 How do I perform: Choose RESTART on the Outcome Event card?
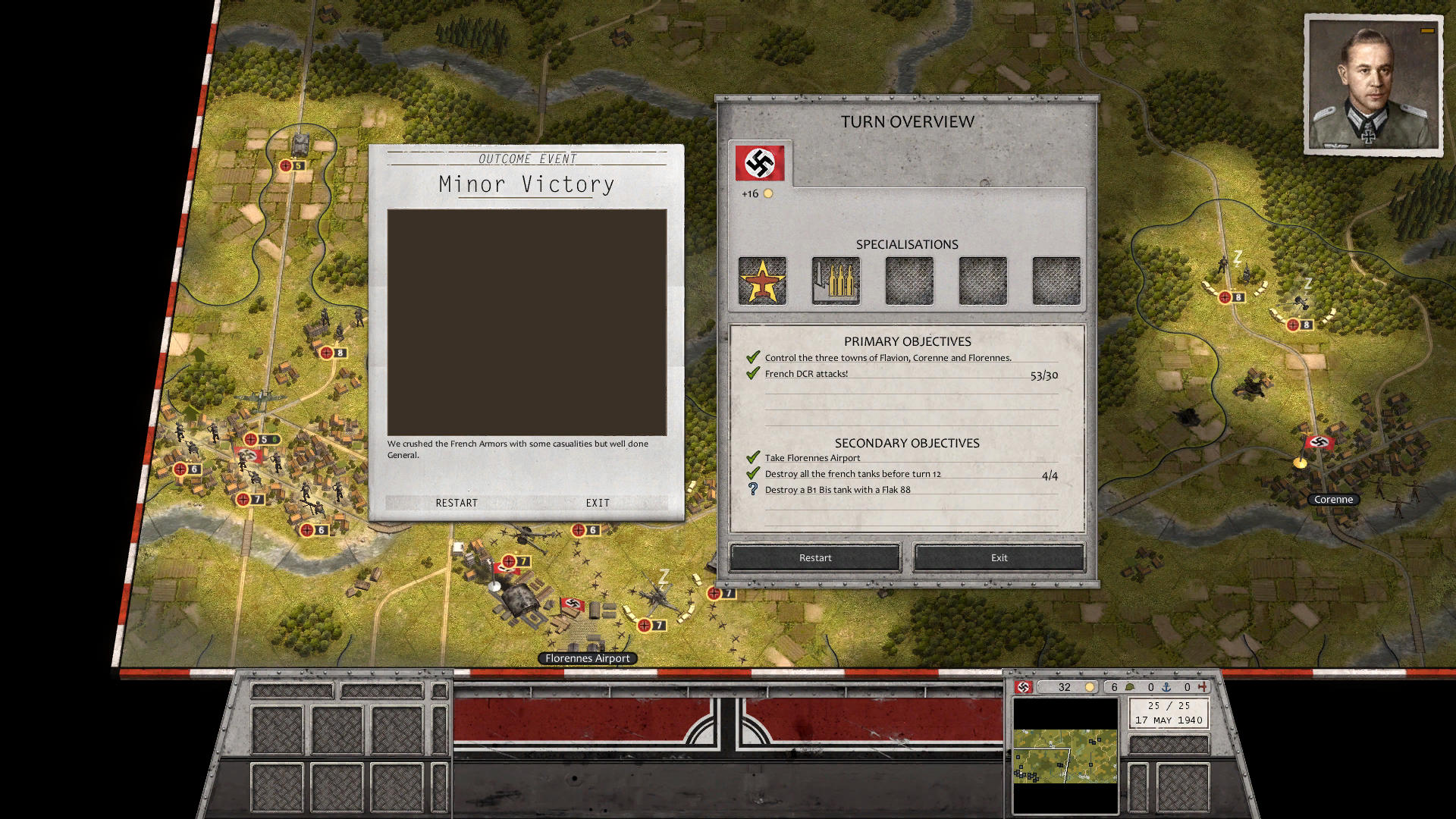457,503
